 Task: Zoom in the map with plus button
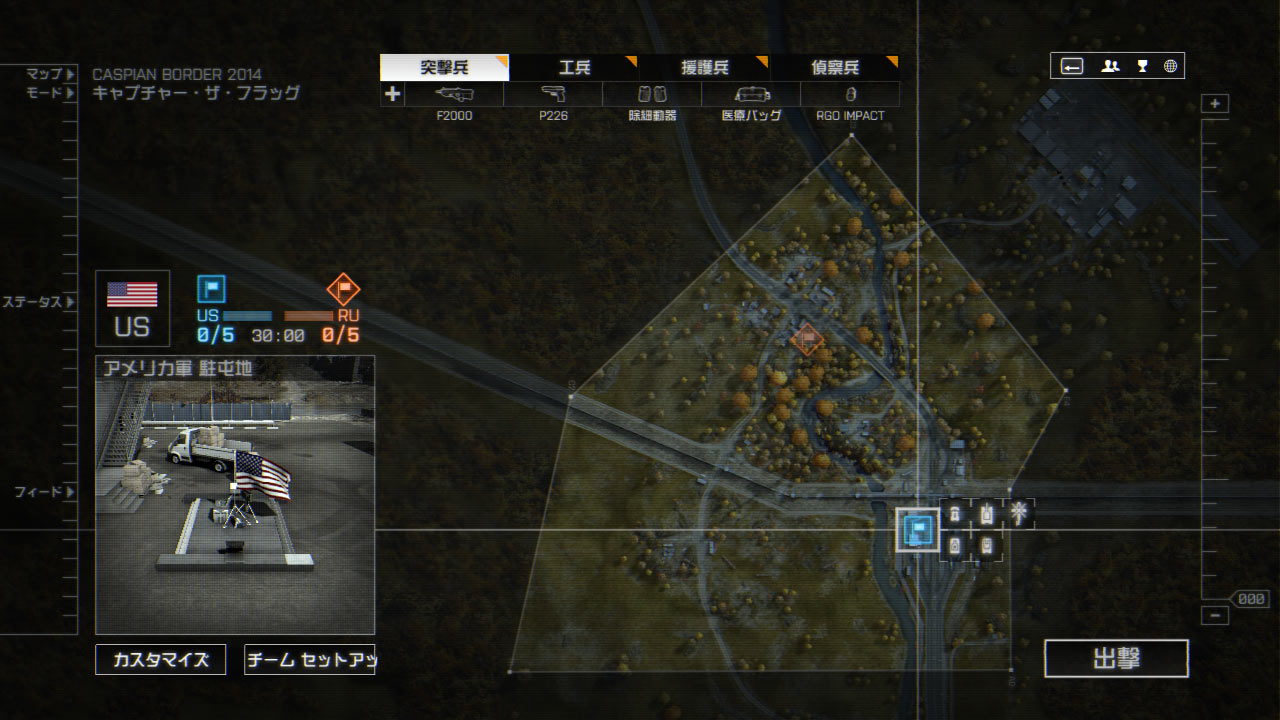[1215, 104]
